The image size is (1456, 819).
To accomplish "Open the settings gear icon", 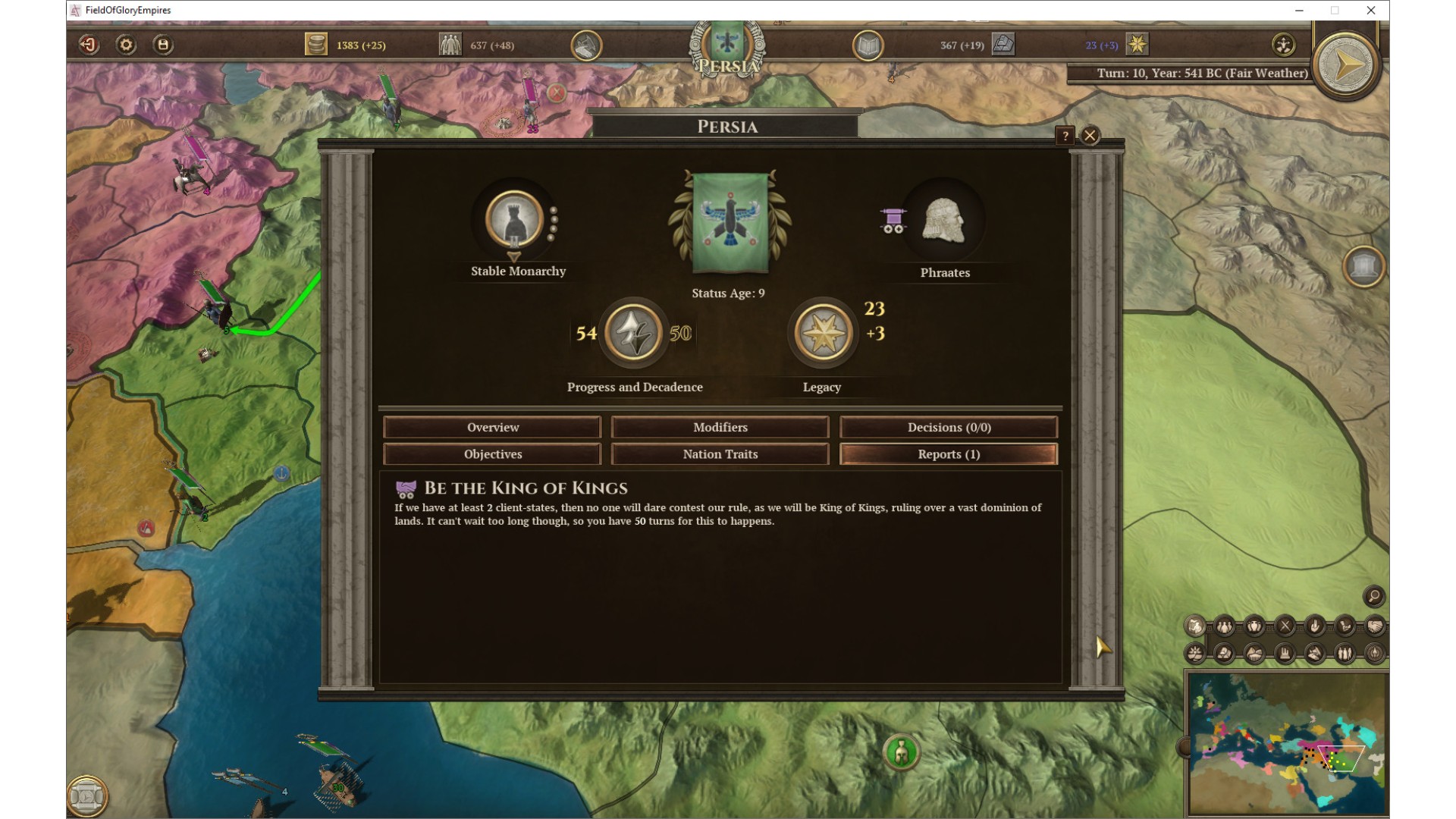I will 126,45.
